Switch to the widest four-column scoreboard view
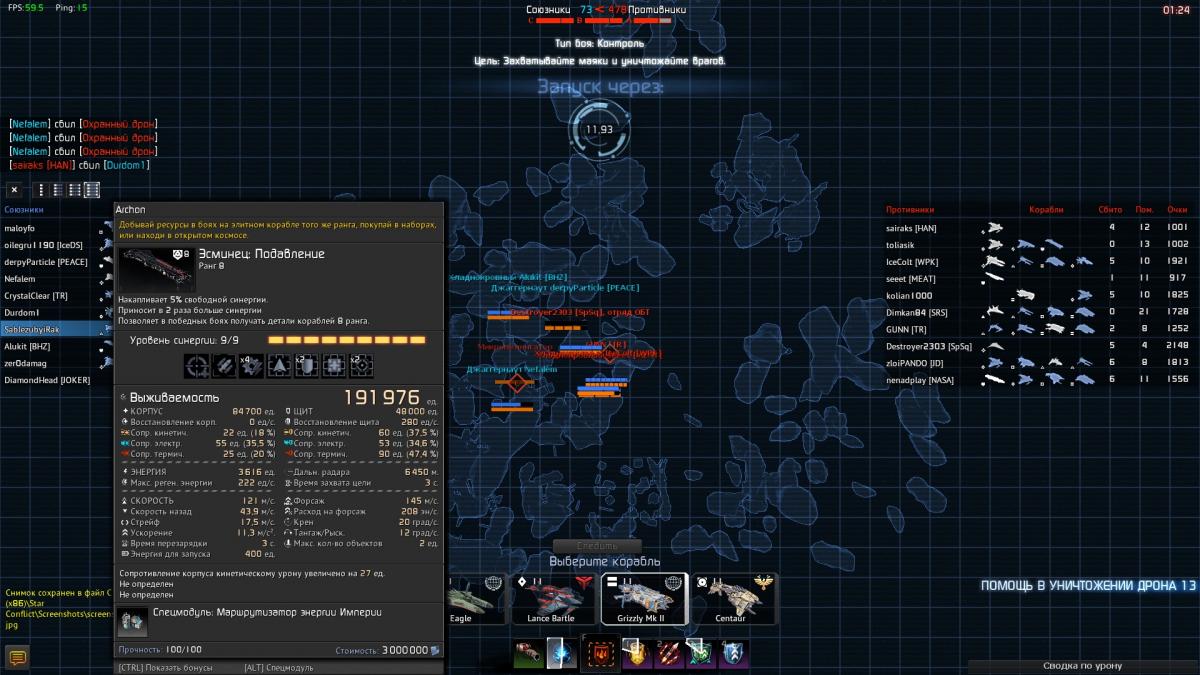The width and height of the screenshot is (1200, 675). click(x=92, y=189)
